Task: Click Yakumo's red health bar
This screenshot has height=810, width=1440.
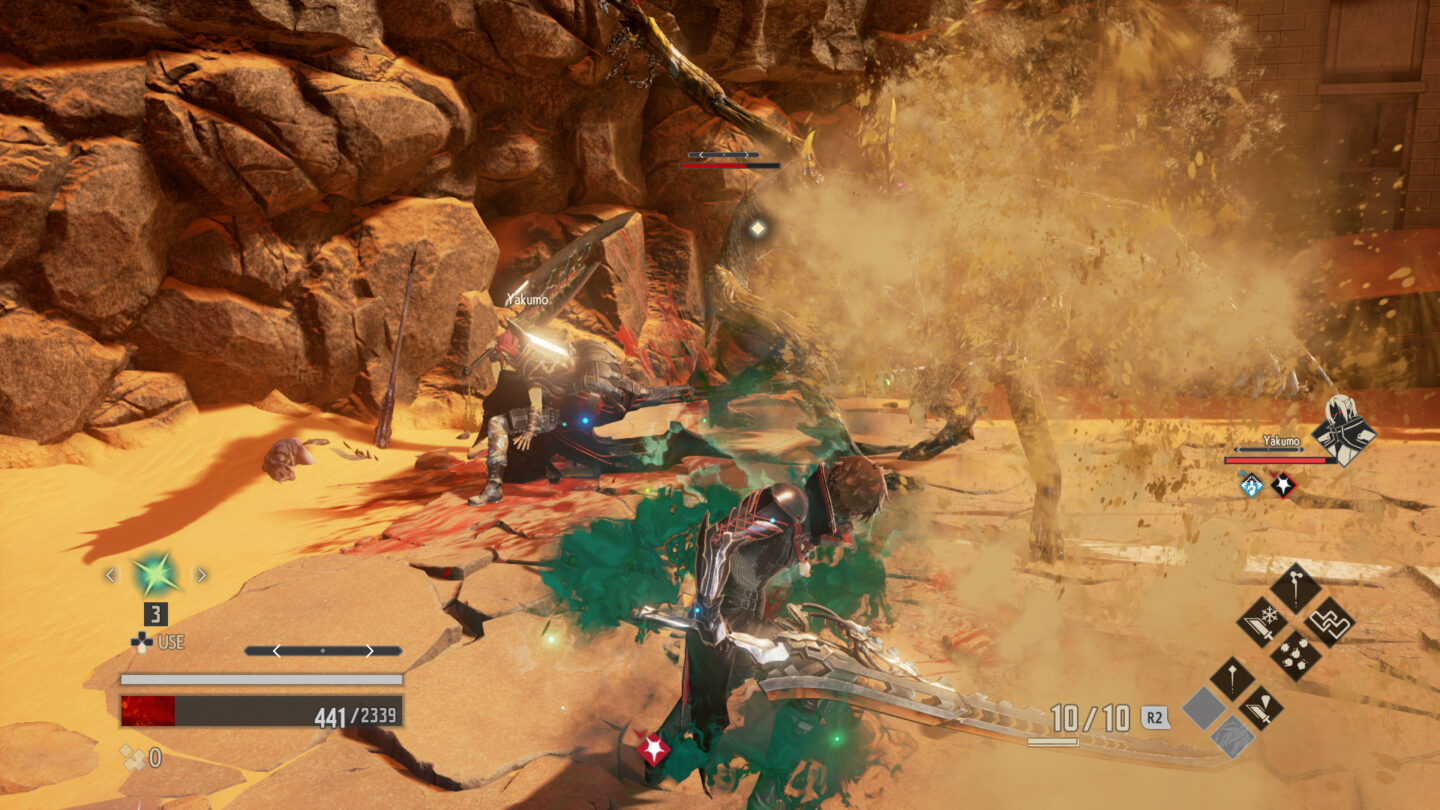Action: (x=1274, y=461)
